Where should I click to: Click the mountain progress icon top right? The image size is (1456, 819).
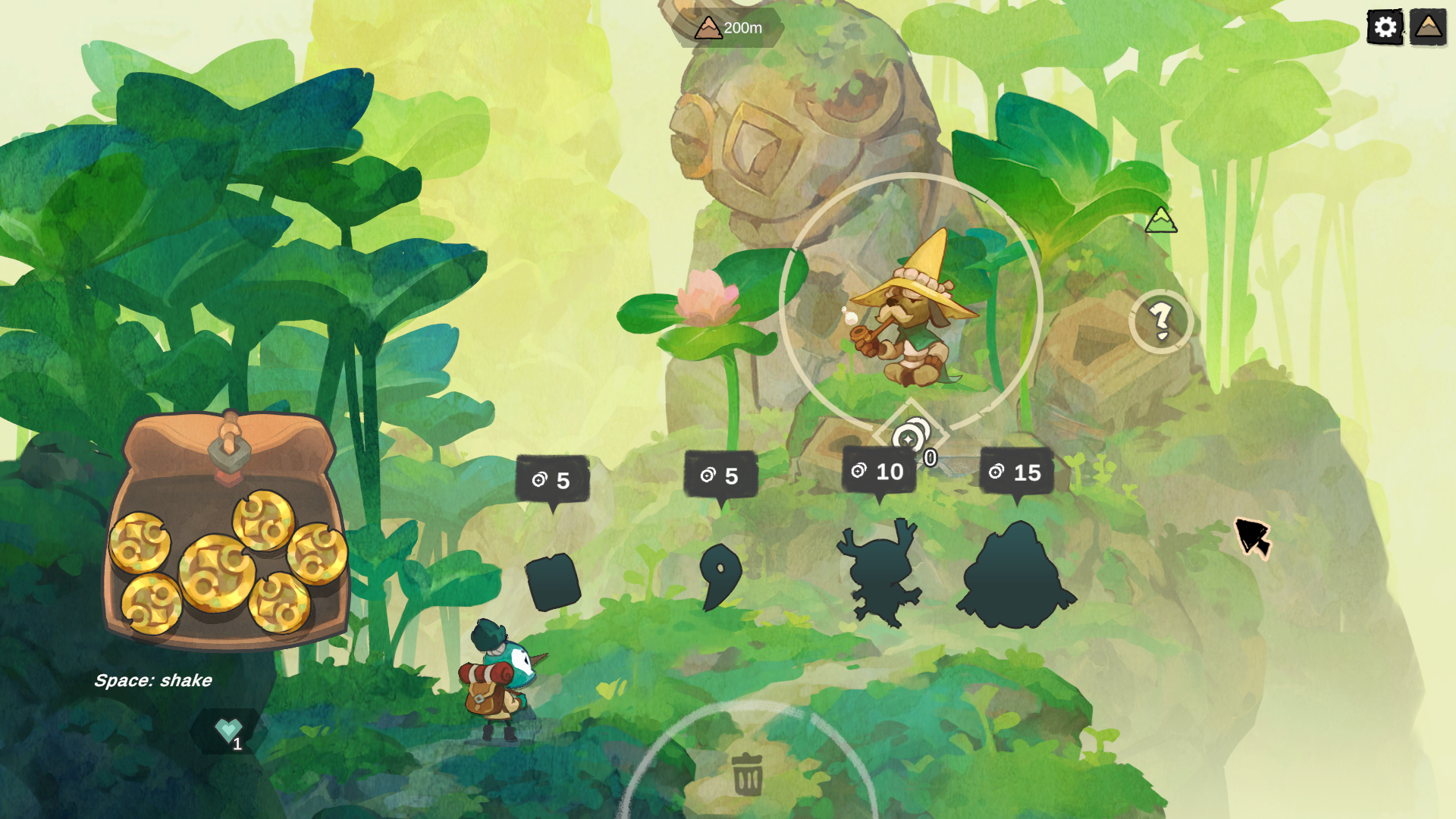point(1429,27)
